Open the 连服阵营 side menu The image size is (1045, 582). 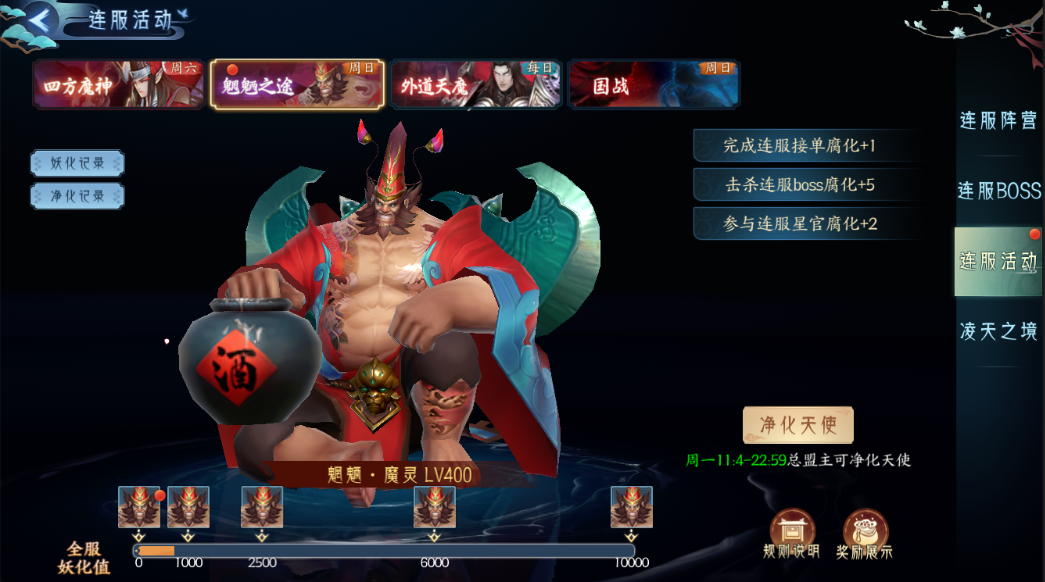coord(998,121)
